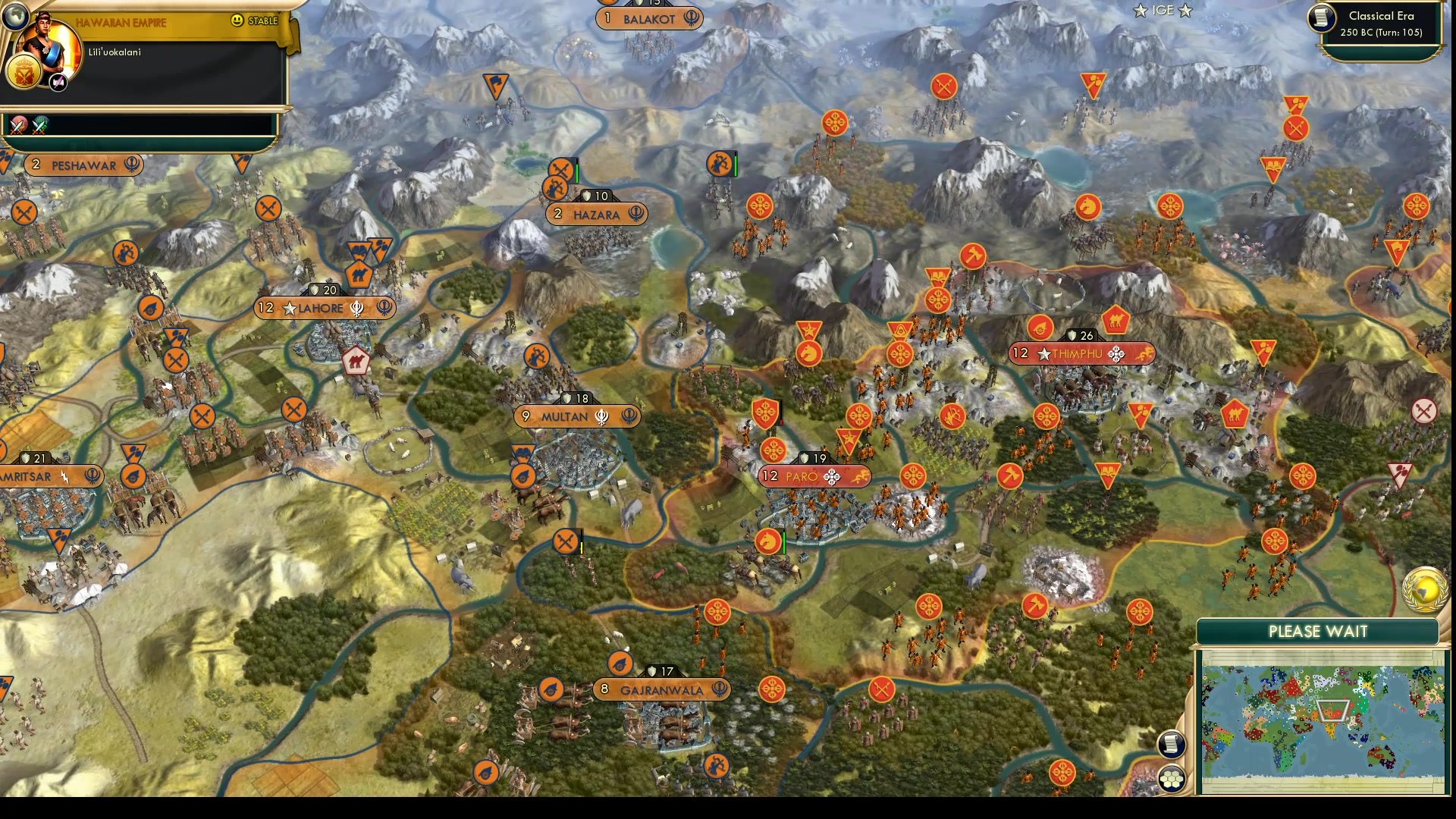Click the first crossed-swords war declaration icon
The image size is (1456, 819).
[17, 126]
